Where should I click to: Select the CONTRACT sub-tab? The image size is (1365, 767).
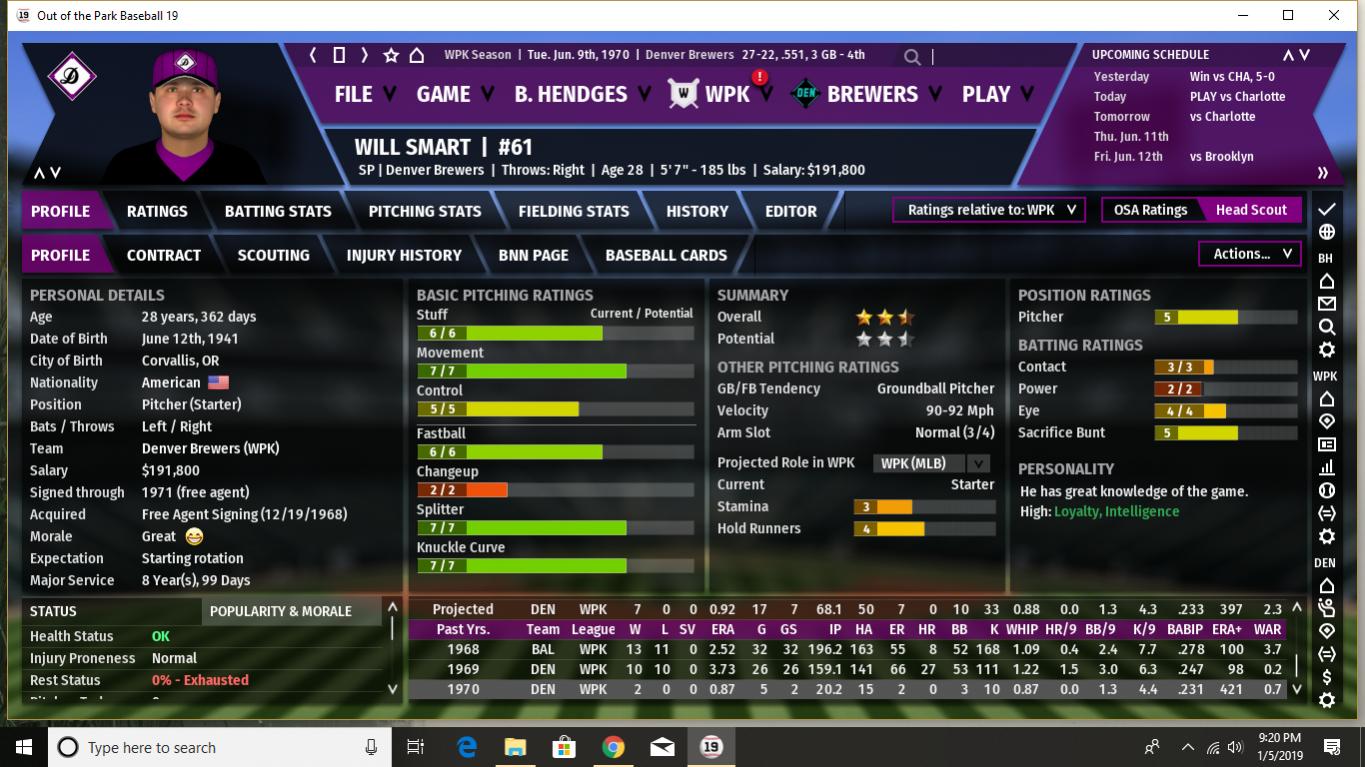click(164, 255)
